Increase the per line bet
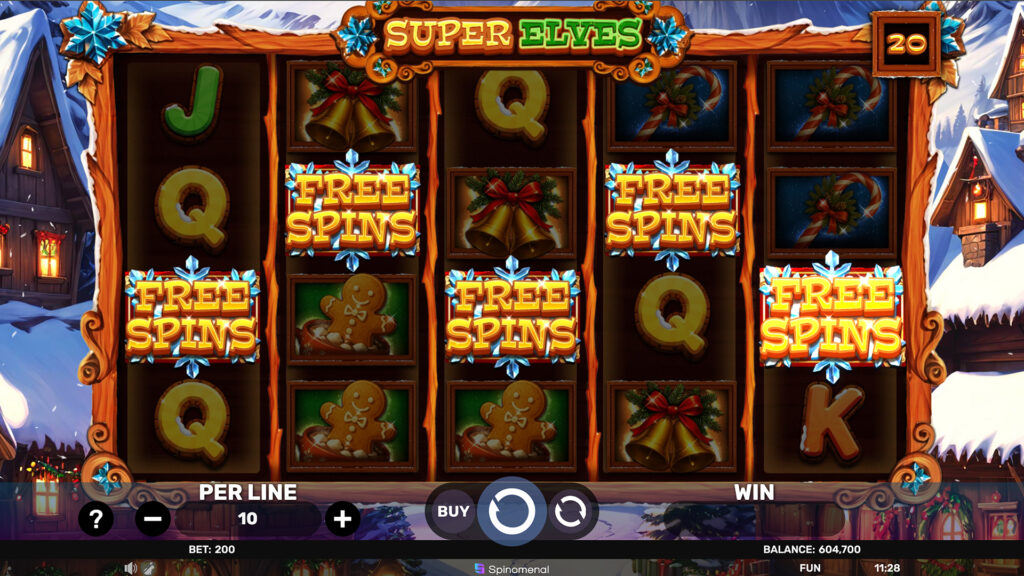Image resolution: width=1024 pixels, height=576 pixels. (x=342, y=518)
